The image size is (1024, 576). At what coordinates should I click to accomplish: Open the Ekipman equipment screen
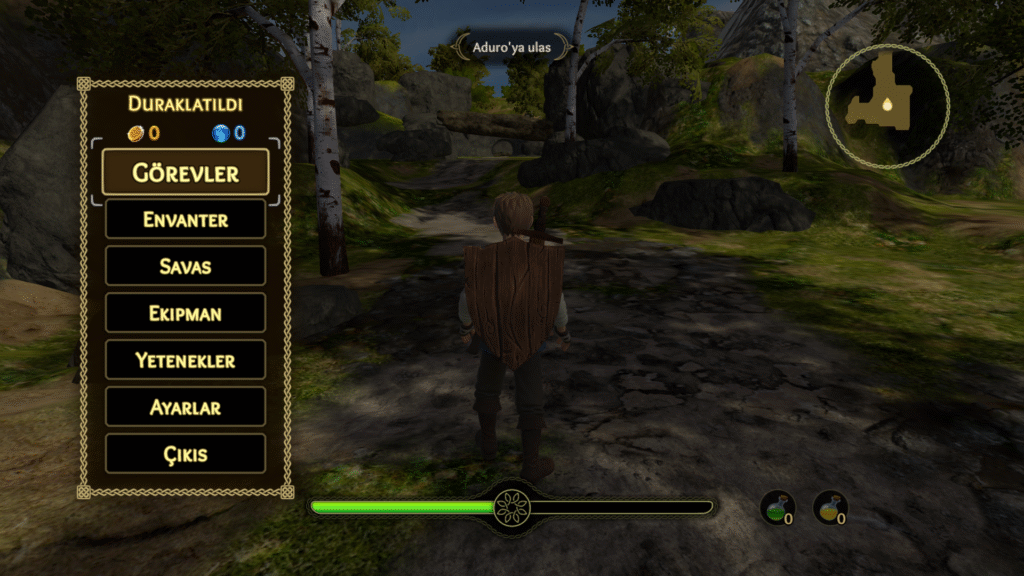(185, 313)
